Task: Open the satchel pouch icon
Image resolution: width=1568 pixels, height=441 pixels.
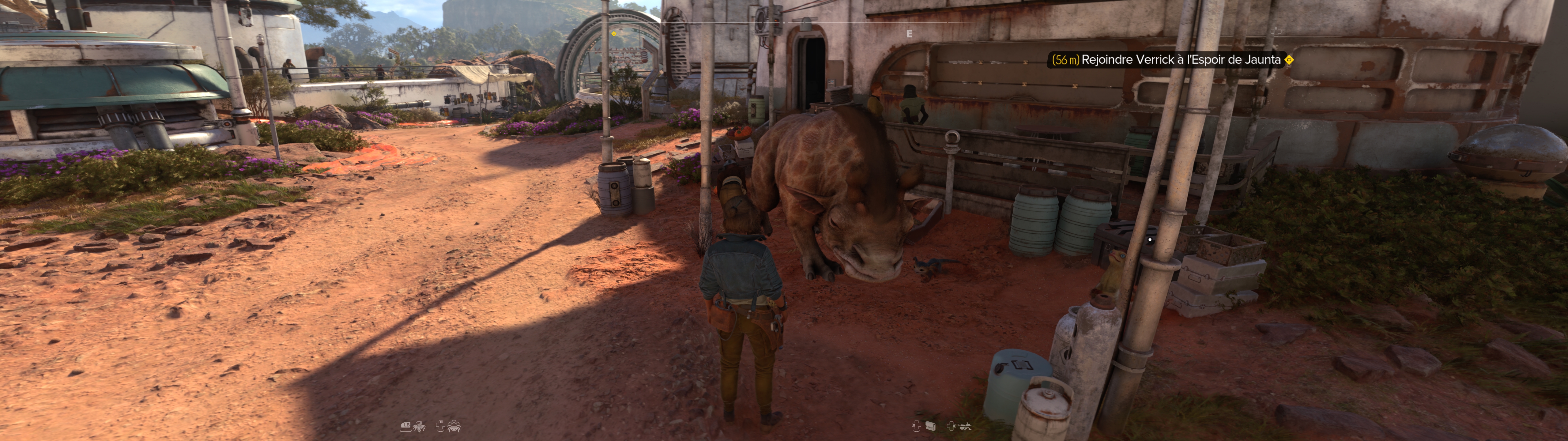Action: (930, 426)
